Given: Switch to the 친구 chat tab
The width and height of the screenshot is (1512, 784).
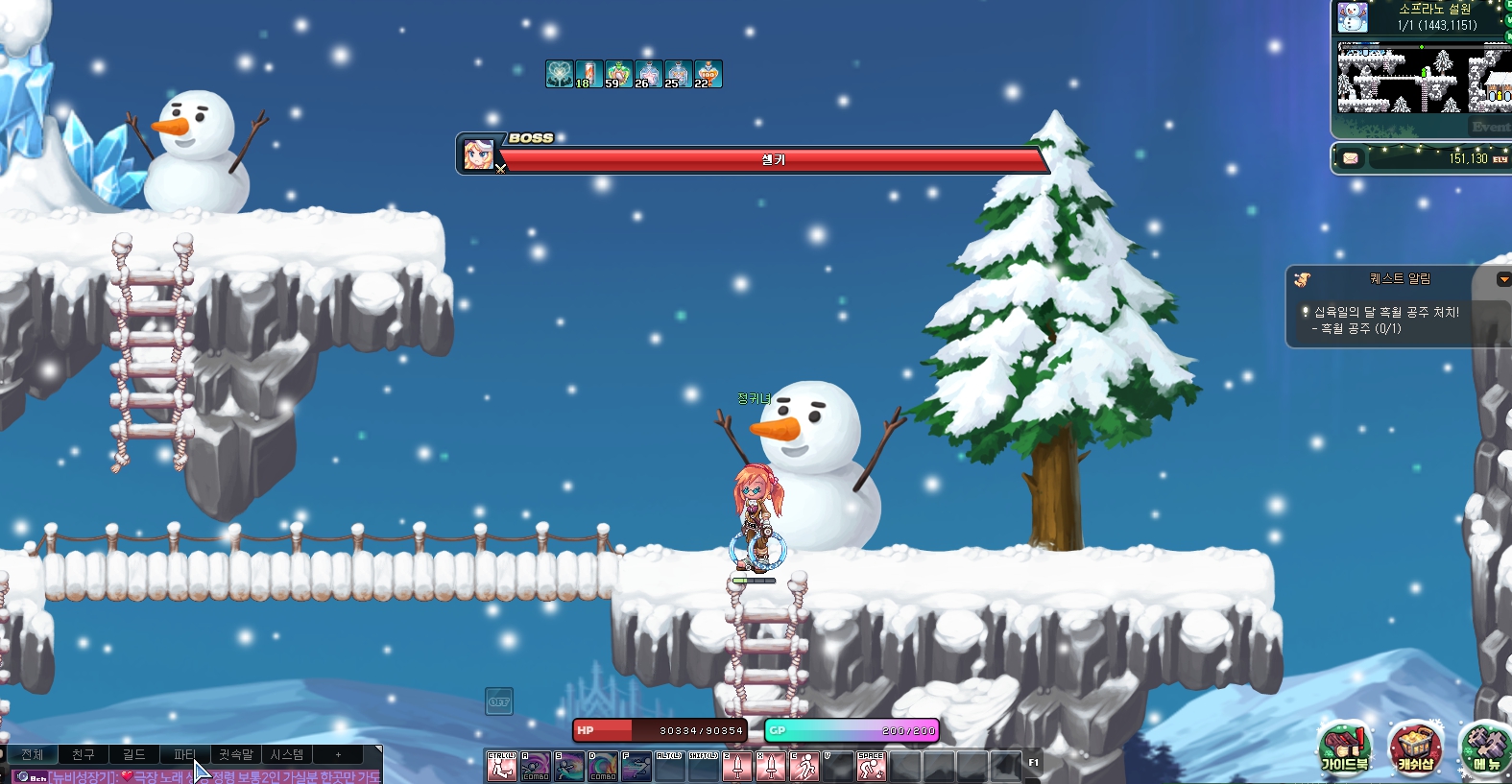Looking at the screenshot, I should 84,755.
